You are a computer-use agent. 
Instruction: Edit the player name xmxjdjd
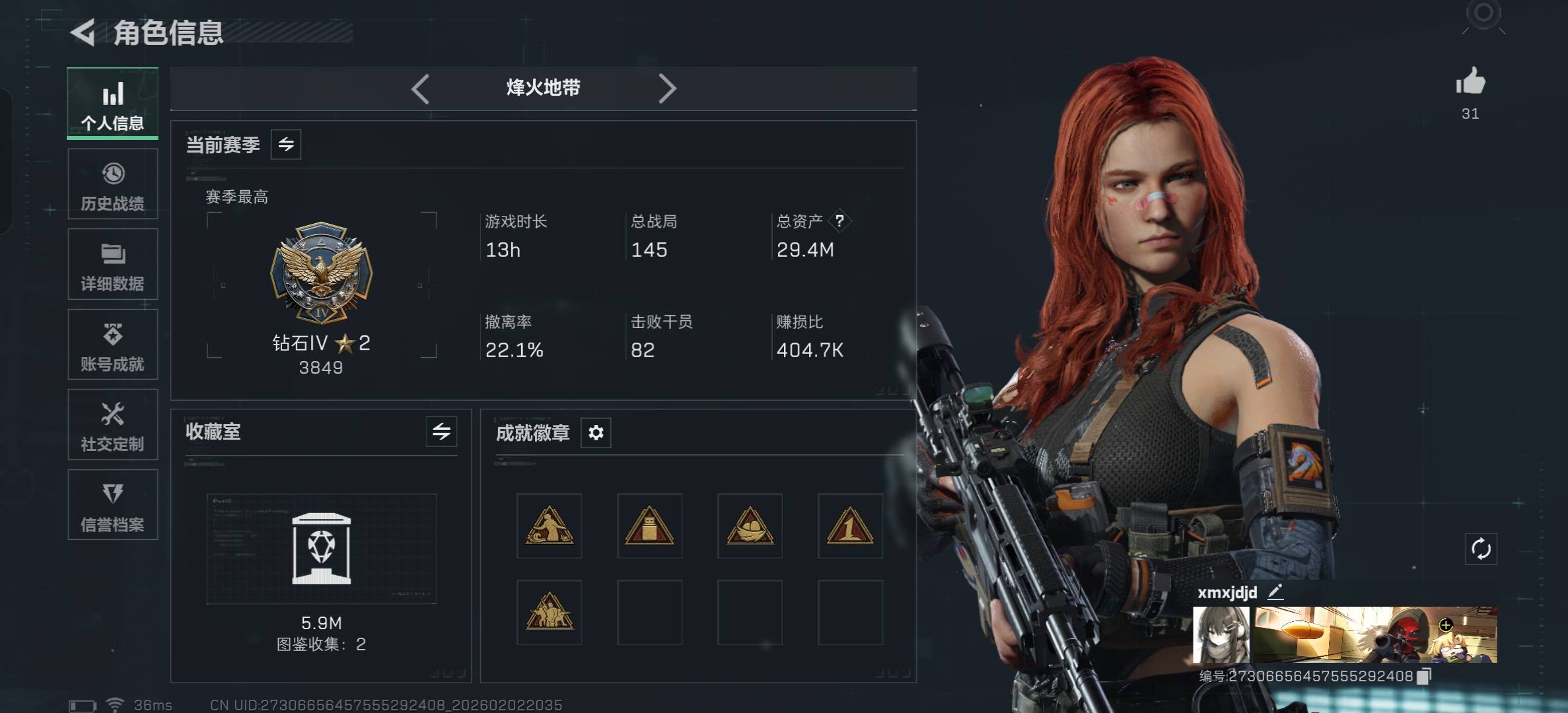point(1275,592)
